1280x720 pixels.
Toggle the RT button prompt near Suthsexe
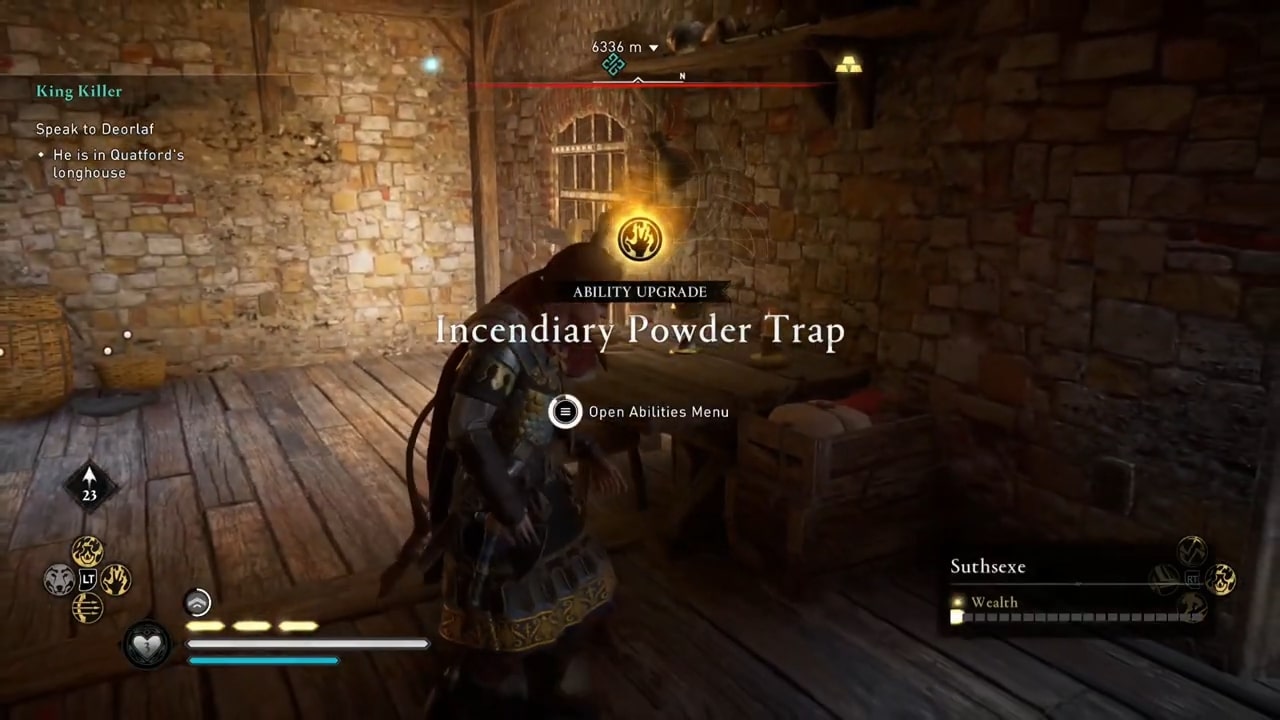coord(1193,580)
